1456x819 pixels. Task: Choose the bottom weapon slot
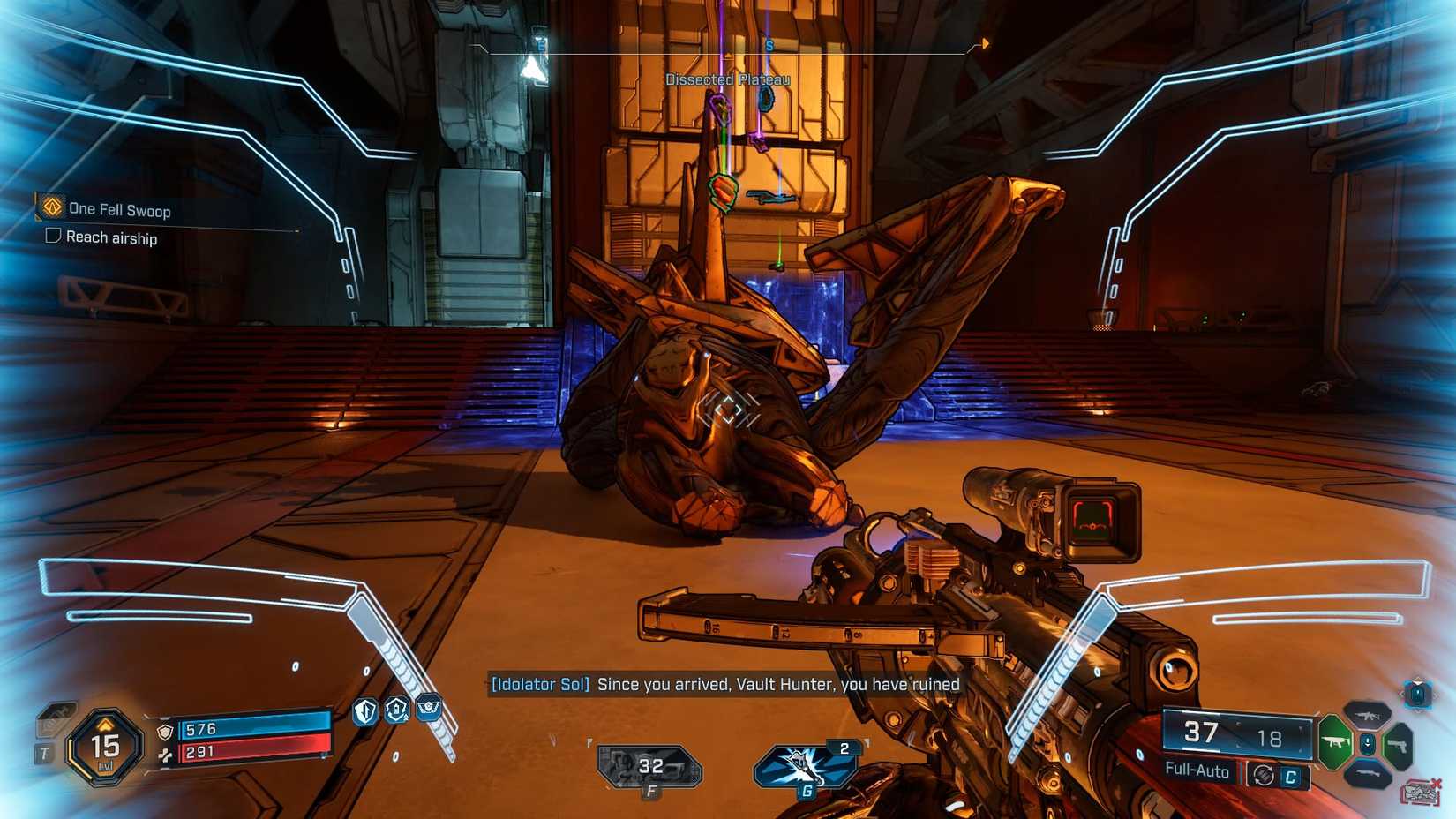click(x=1366, y=775)
